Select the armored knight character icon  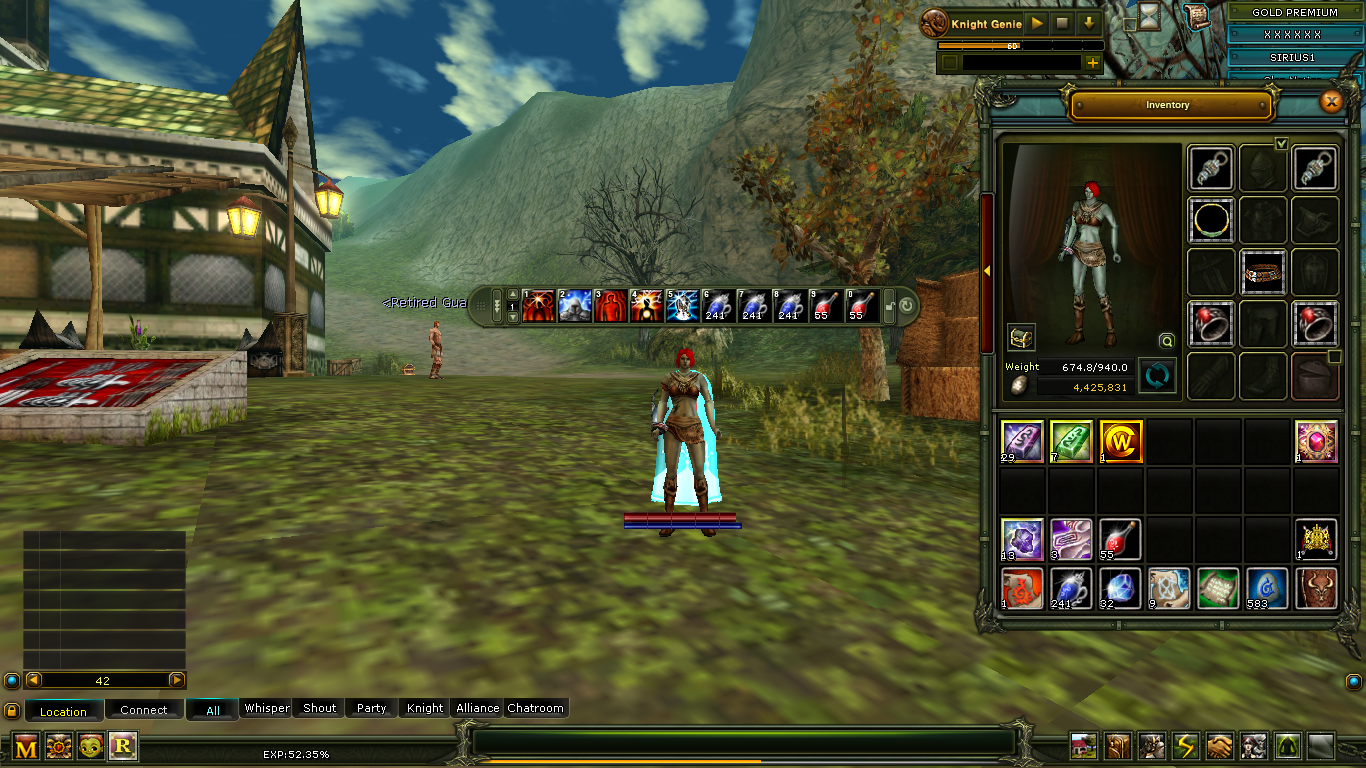1150,745
